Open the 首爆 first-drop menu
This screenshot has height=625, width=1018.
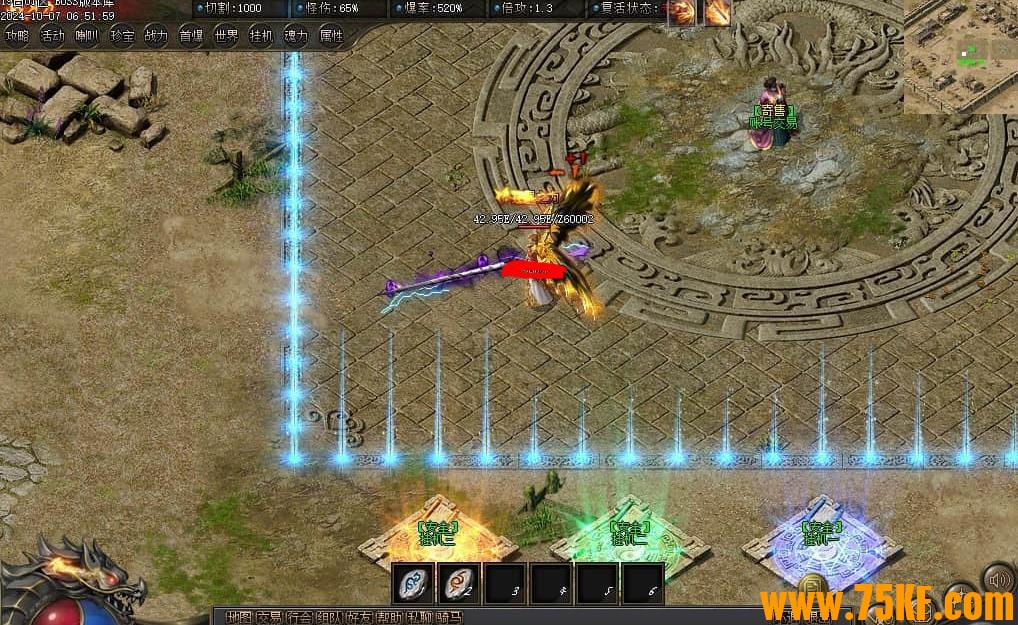(191, 36)
